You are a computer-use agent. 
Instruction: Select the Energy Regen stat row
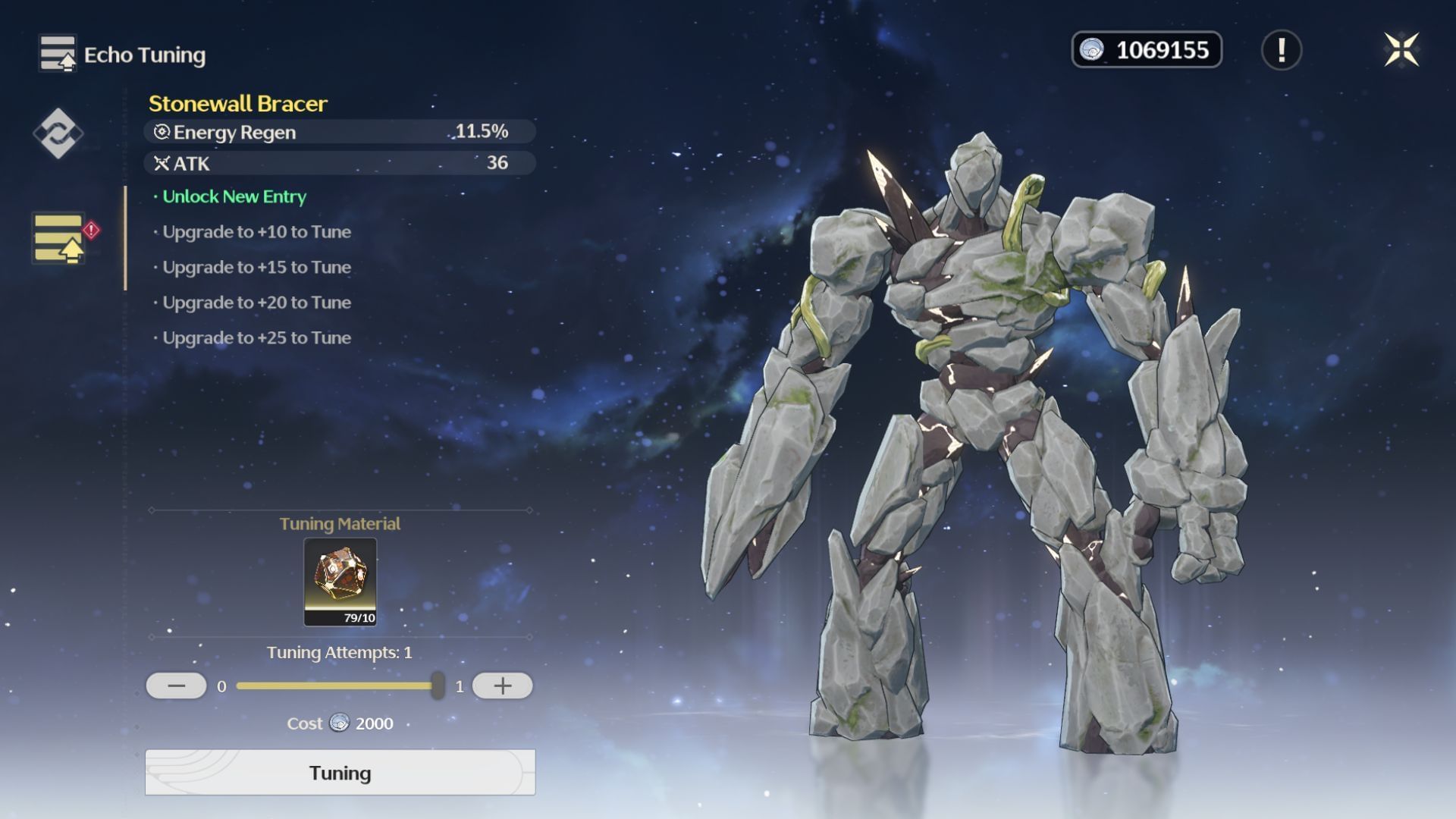point(339,132)
